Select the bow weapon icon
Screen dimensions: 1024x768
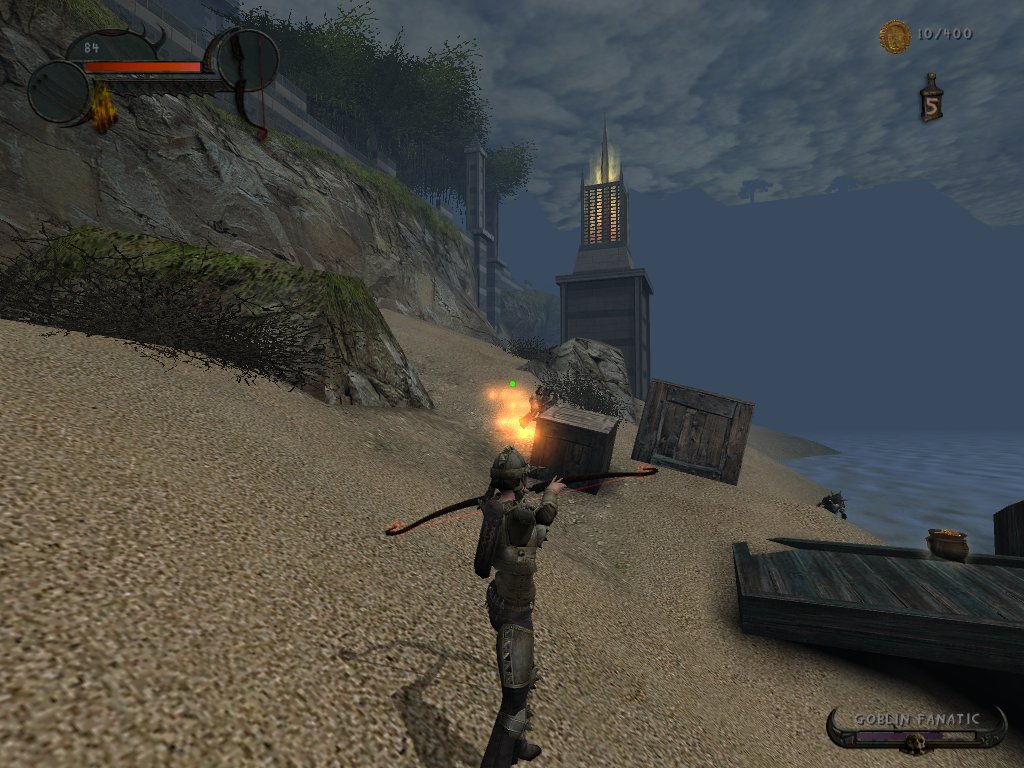click(x=247, y=60)
